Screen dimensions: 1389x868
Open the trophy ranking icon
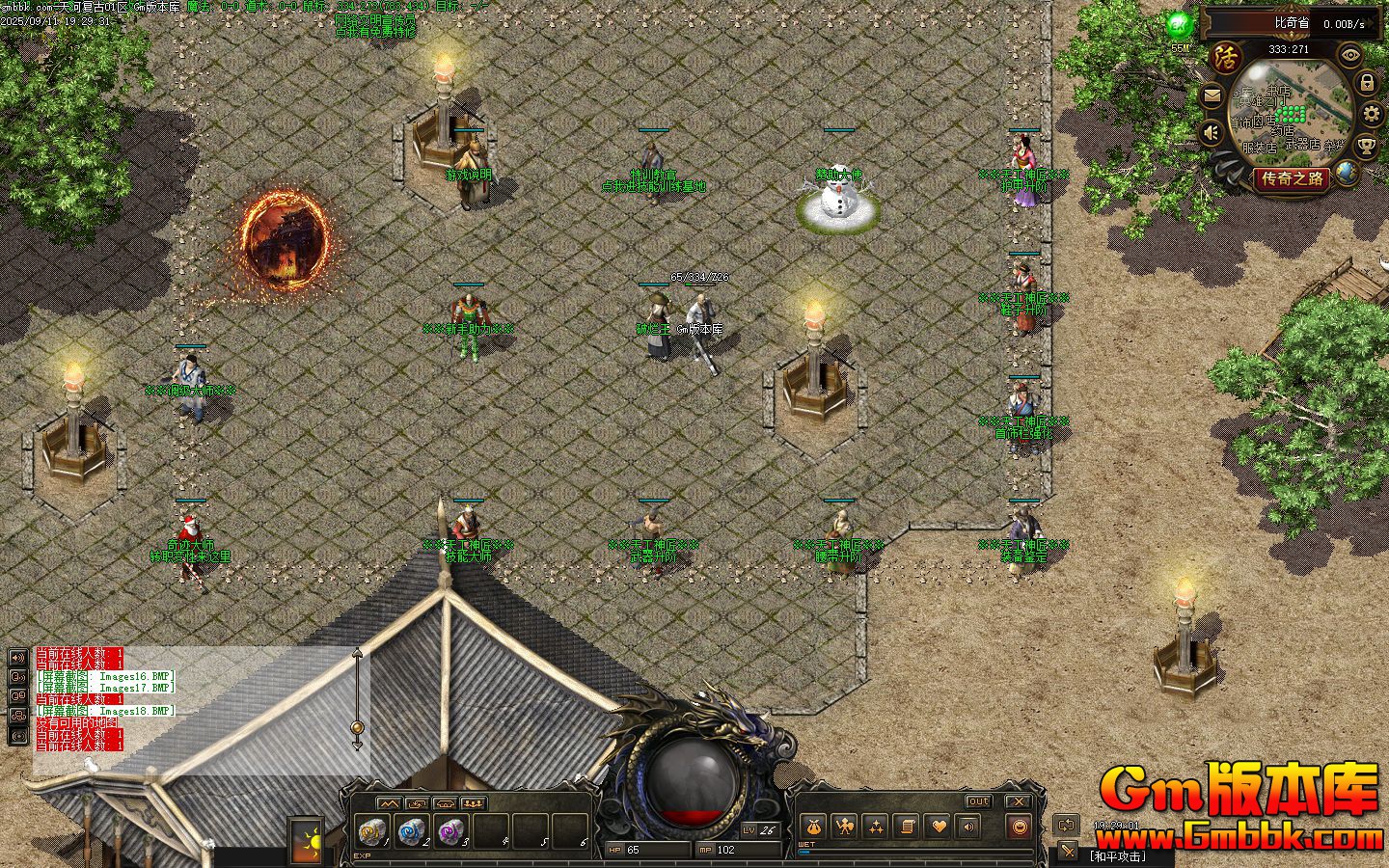click(x=1366, y=147)
